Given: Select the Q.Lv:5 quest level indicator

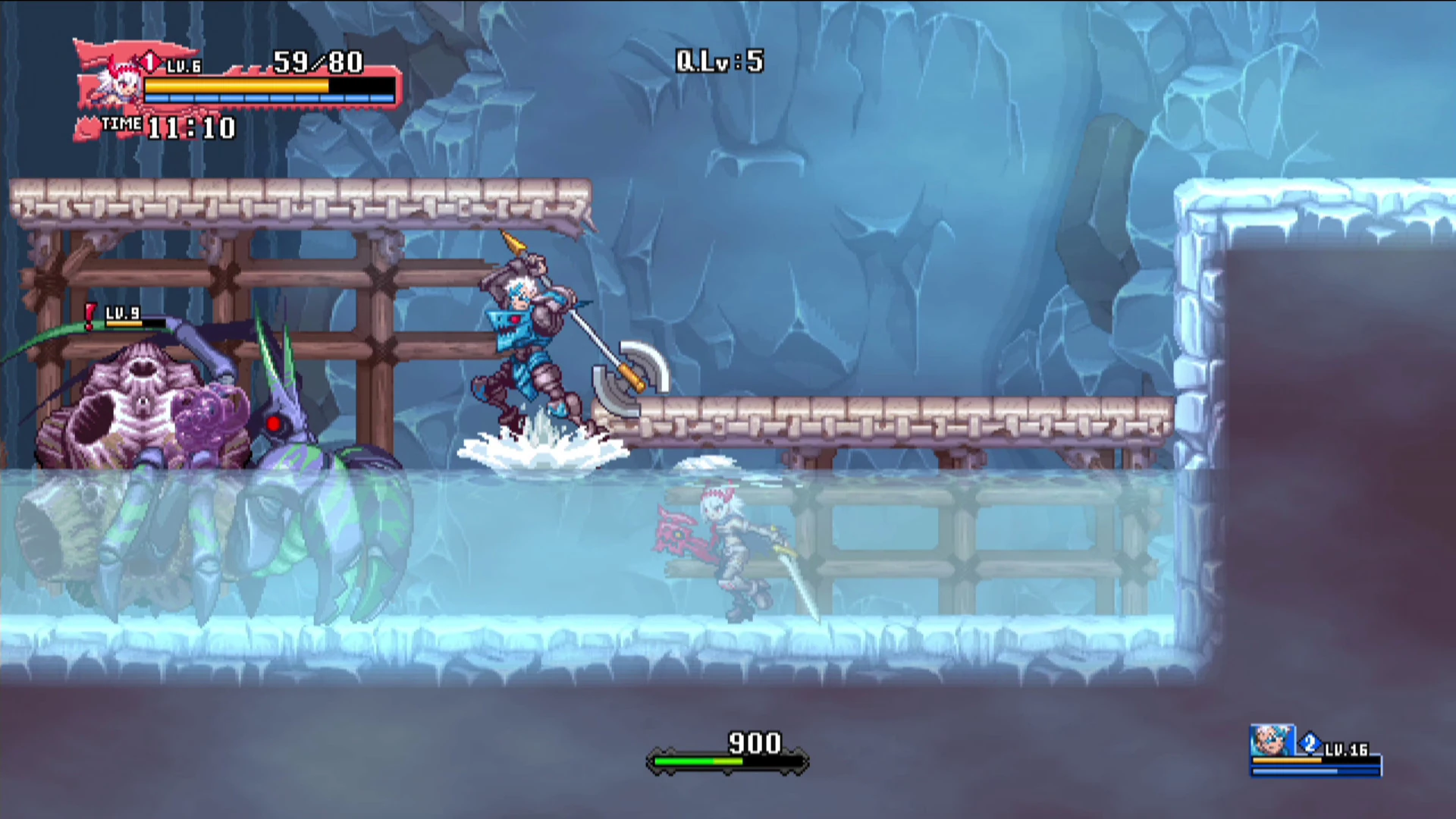Looking at the screenshot, I should pyautogui.click(x=720, y=61).
